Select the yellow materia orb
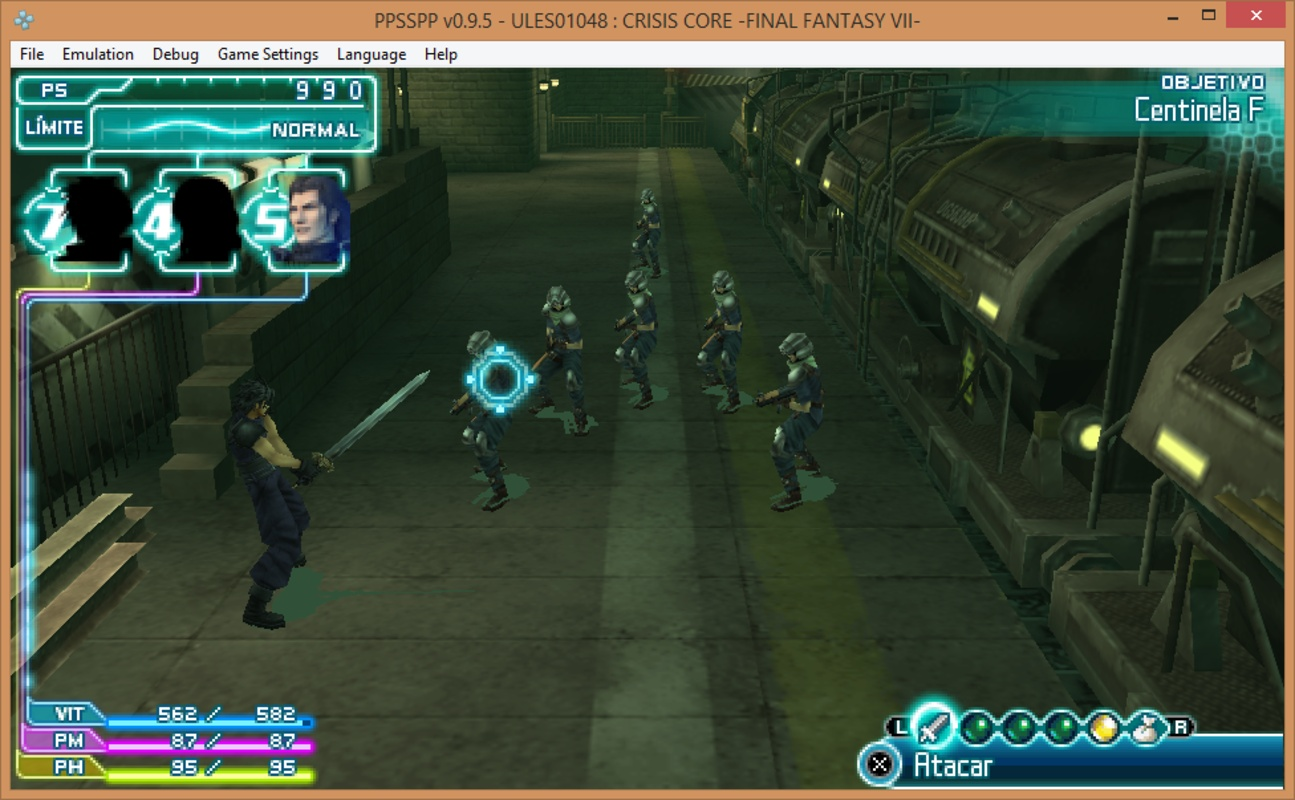Screen dimensions: 1295x800 click(1103, 726)
